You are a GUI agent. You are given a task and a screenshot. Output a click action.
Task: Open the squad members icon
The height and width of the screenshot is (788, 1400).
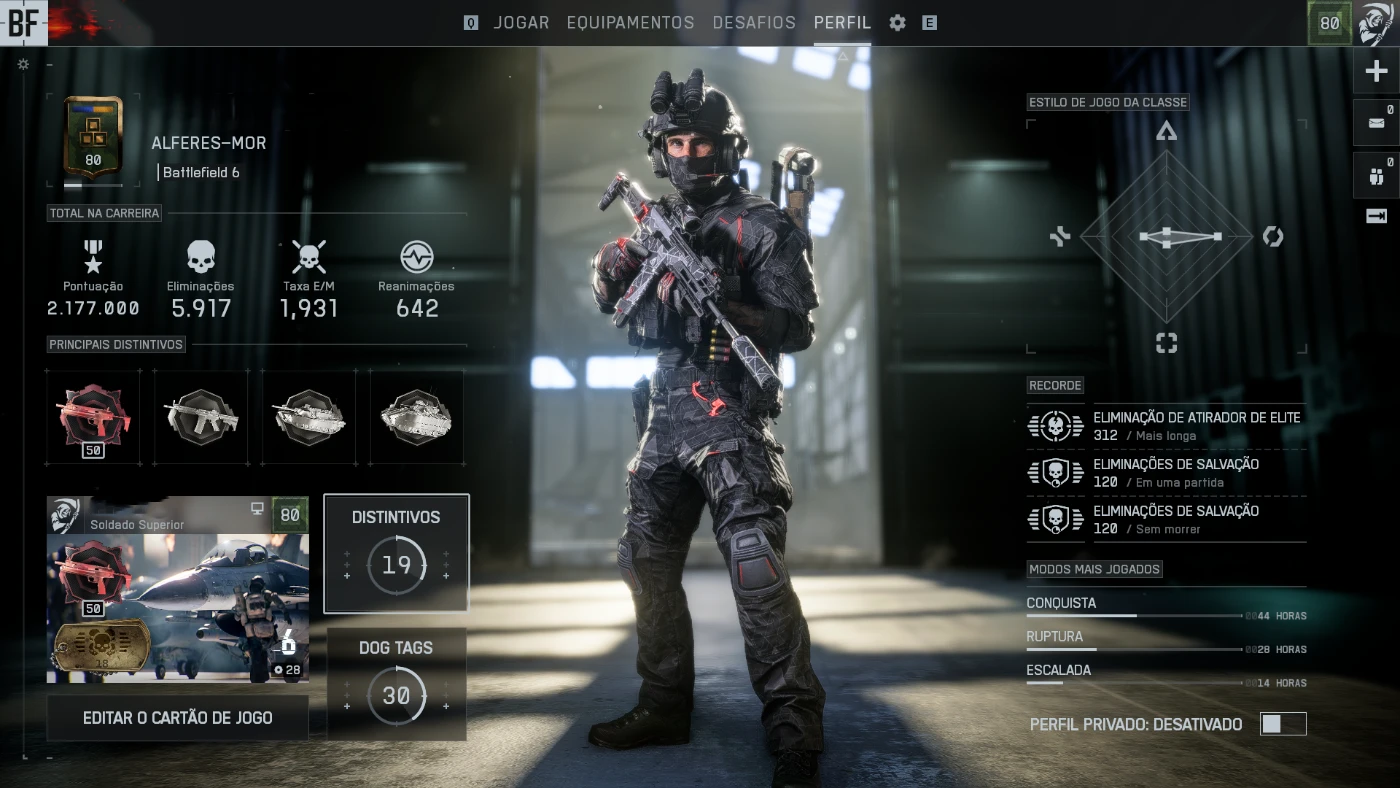click(x=1376, y=177)
